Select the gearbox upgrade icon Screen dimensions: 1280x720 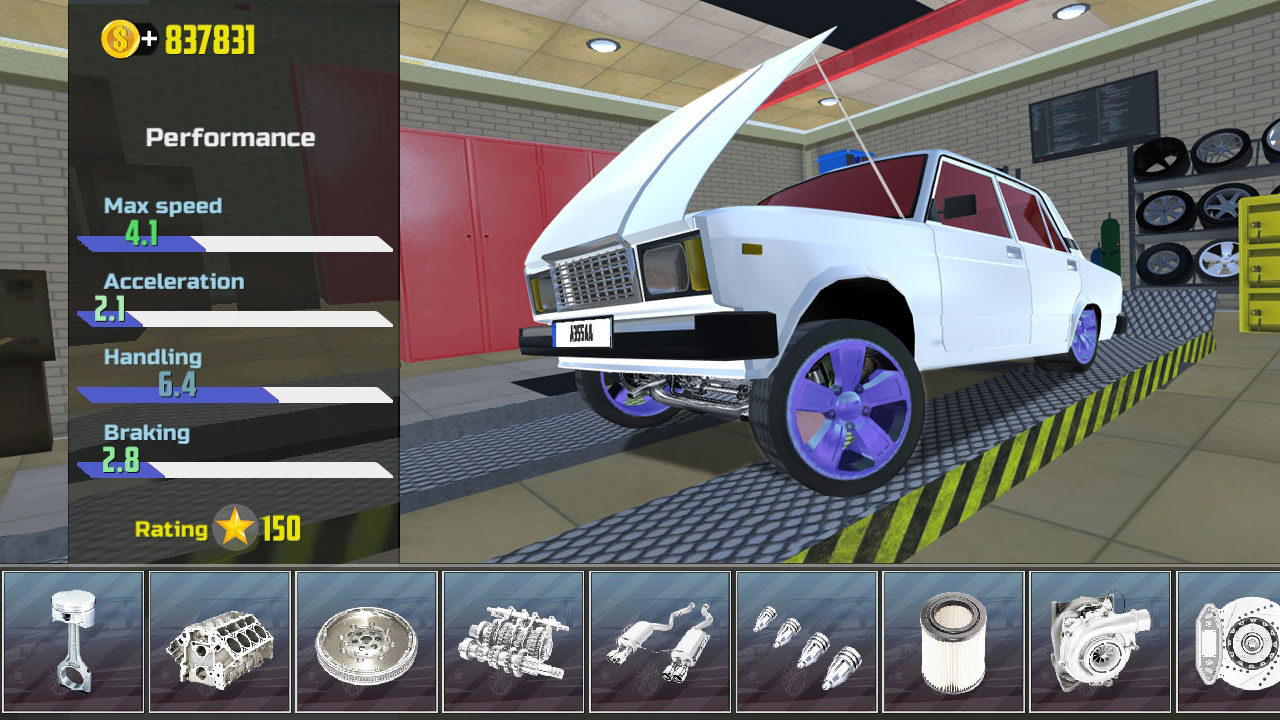512,639
